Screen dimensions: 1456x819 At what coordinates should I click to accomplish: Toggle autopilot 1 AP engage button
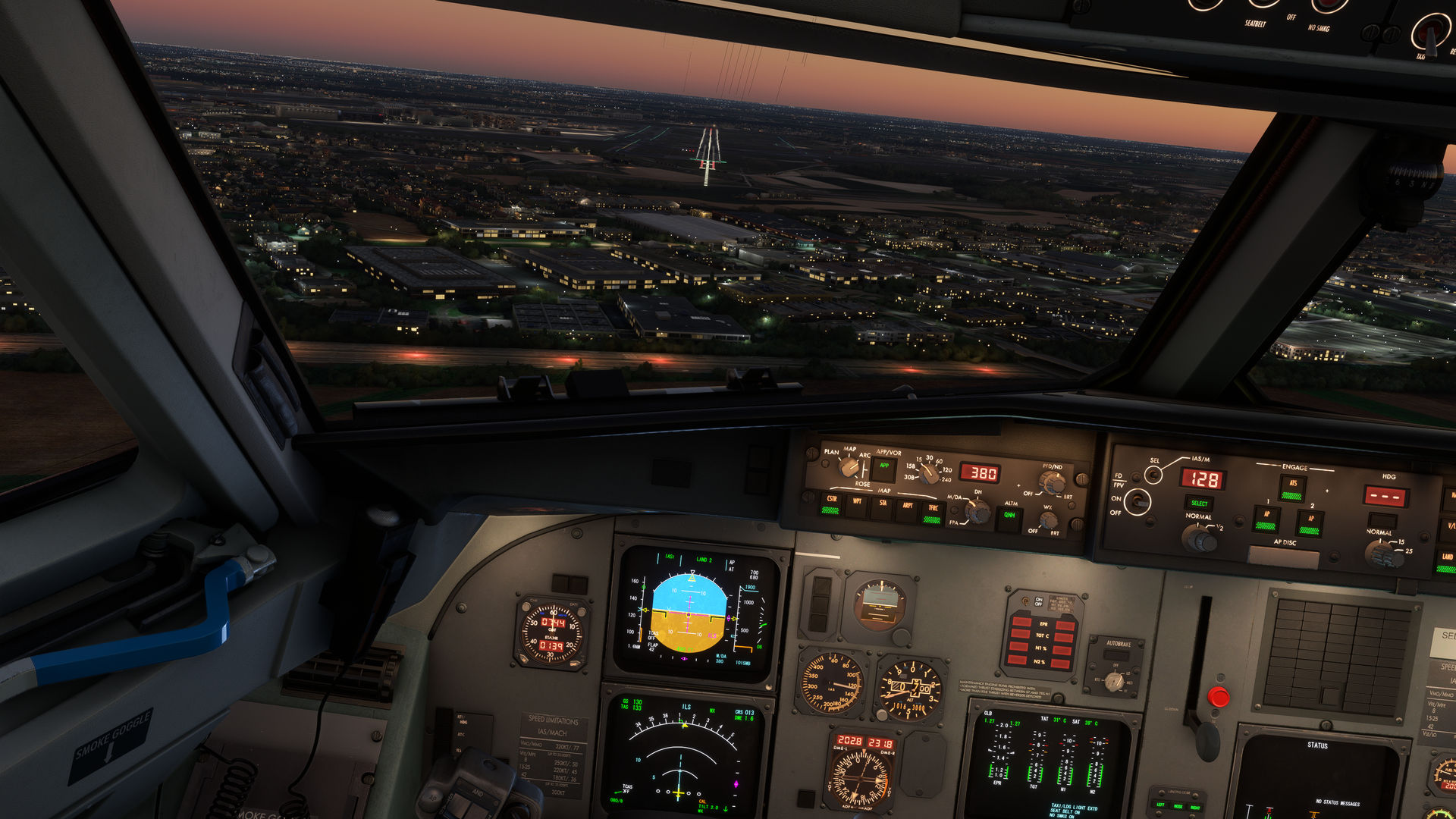tap(1266, 519)
